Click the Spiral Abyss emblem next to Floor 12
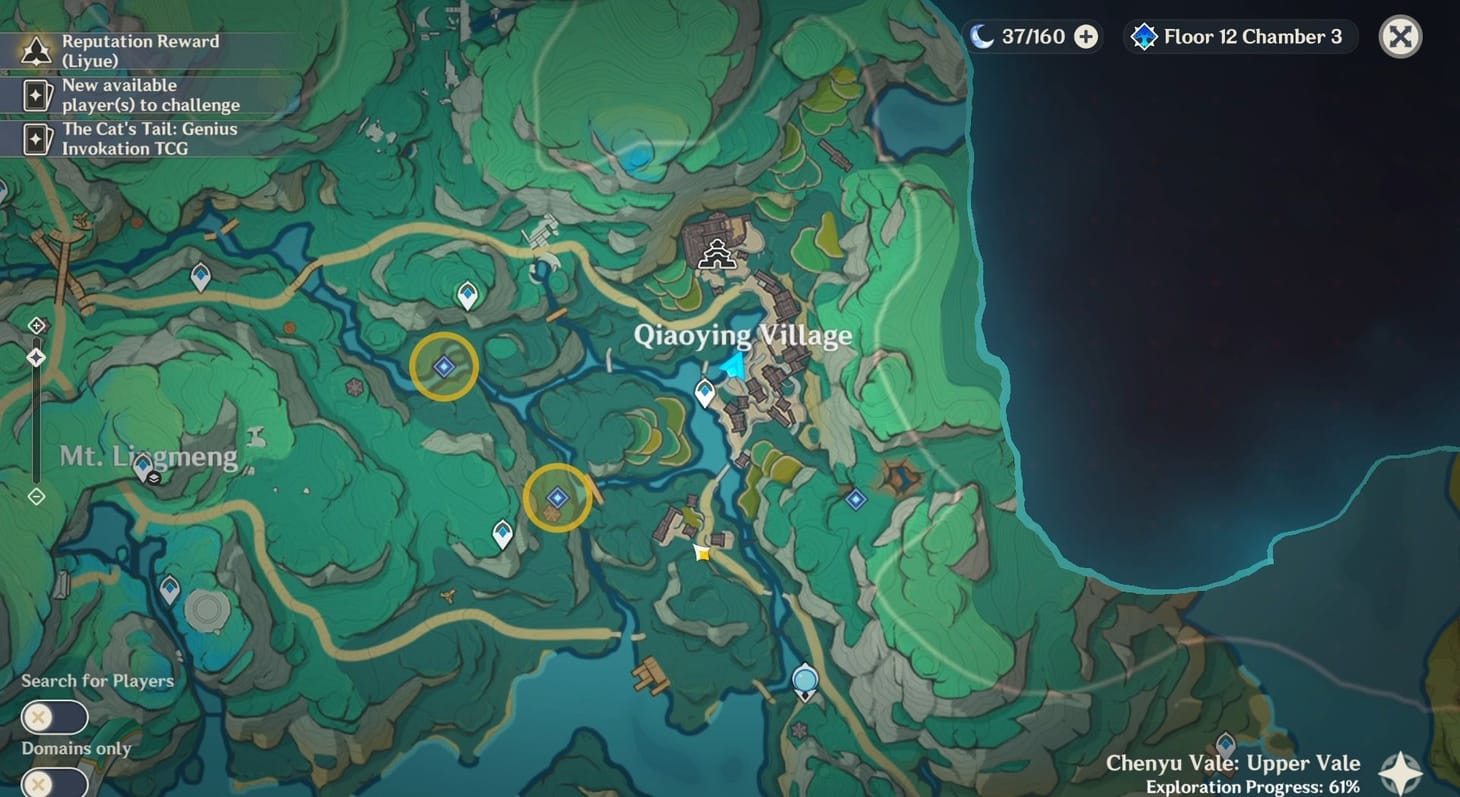 point(1143,36)
